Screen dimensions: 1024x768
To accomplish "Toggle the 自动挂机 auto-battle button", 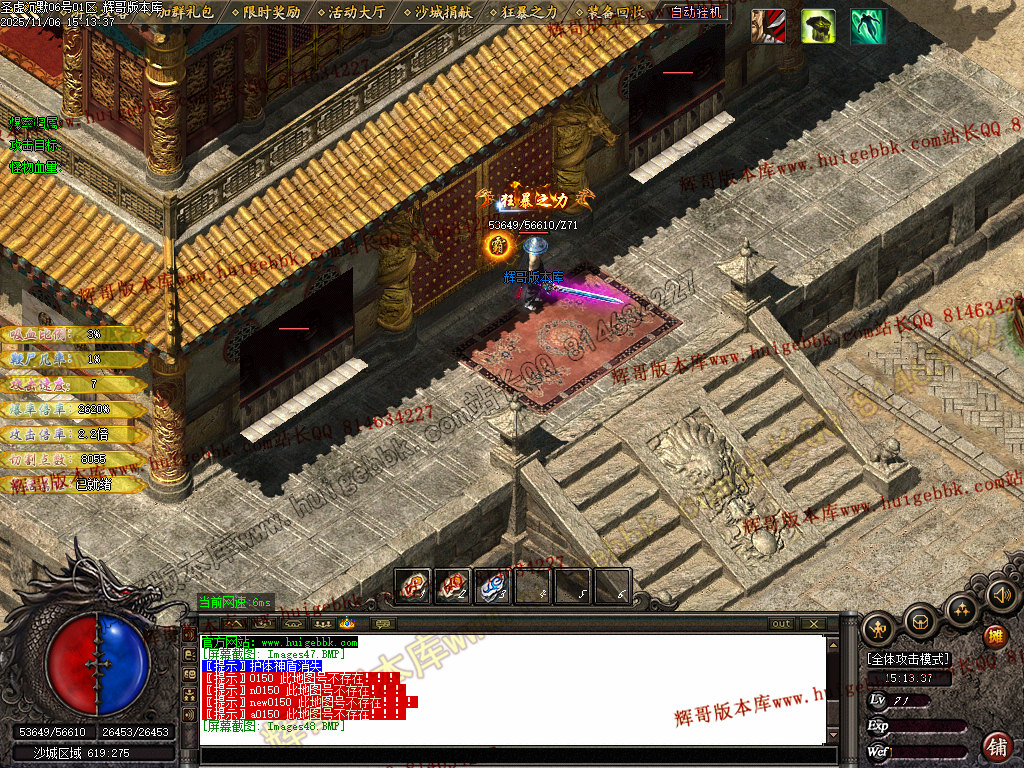I will coord(697,12).
